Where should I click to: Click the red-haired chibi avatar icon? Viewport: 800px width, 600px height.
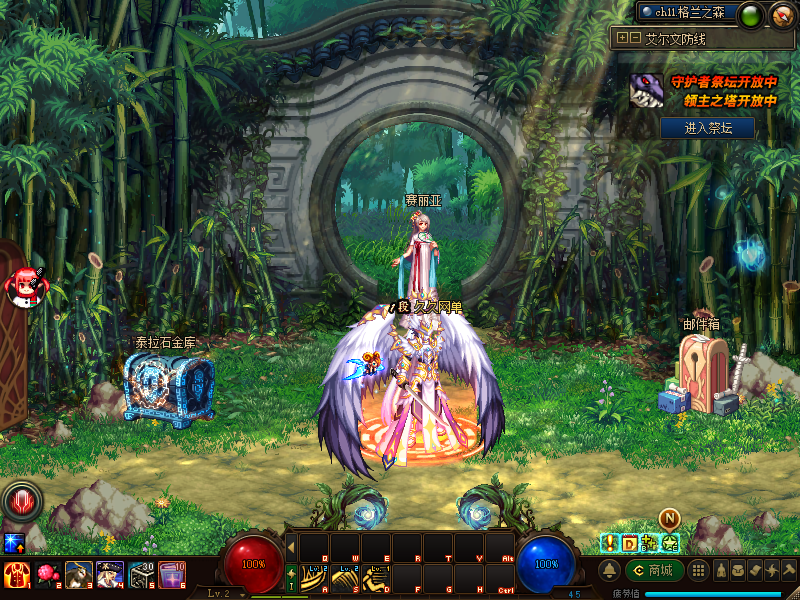[22, 287]
